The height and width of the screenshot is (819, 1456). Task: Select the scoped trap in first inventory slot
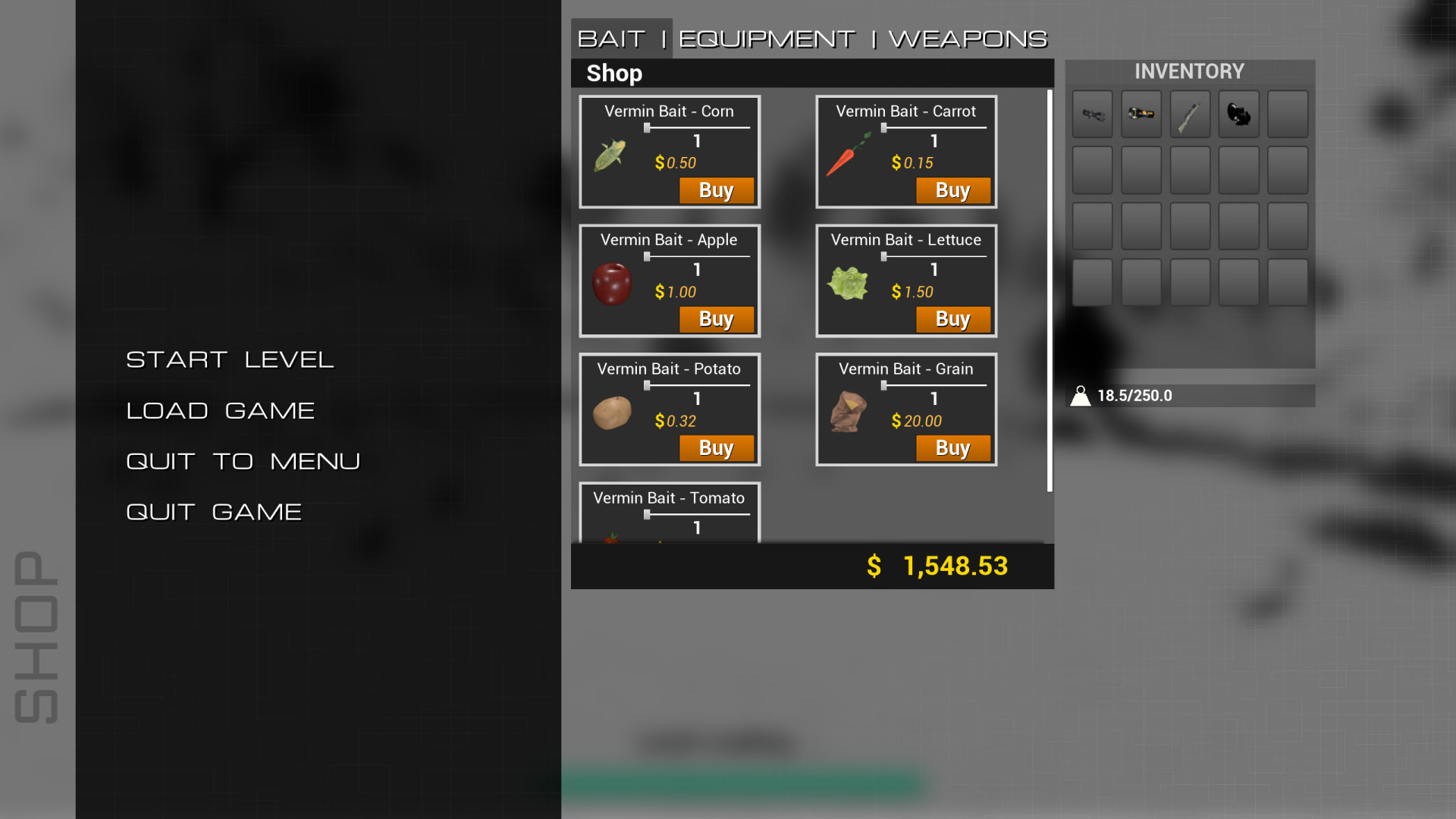pos(1092,114)
